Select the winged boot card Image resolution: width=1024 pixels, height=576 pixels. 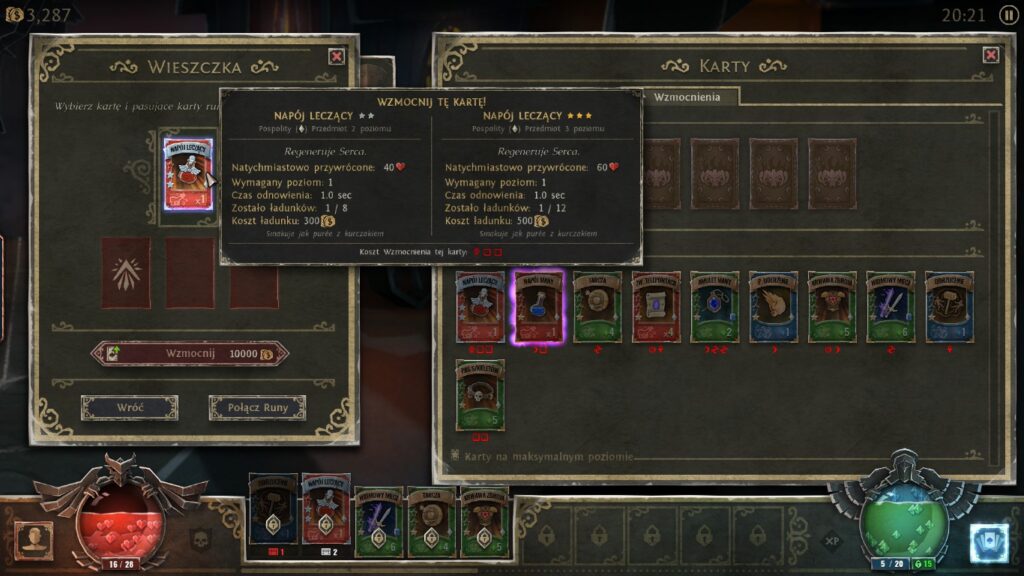click(774, 307)
